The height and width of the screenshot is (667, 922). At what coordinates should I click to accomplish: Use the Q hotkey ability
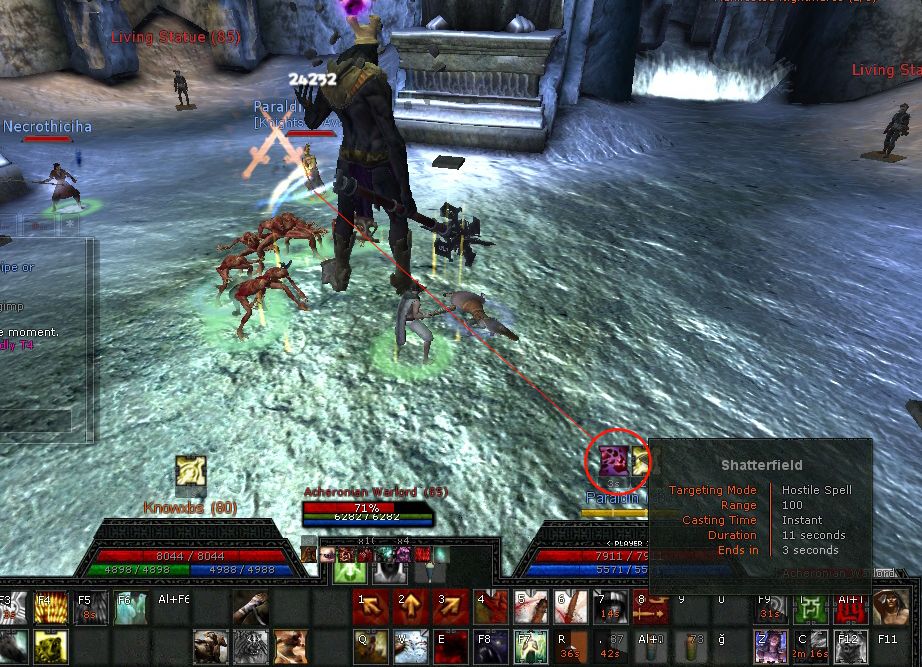point(369,646)
